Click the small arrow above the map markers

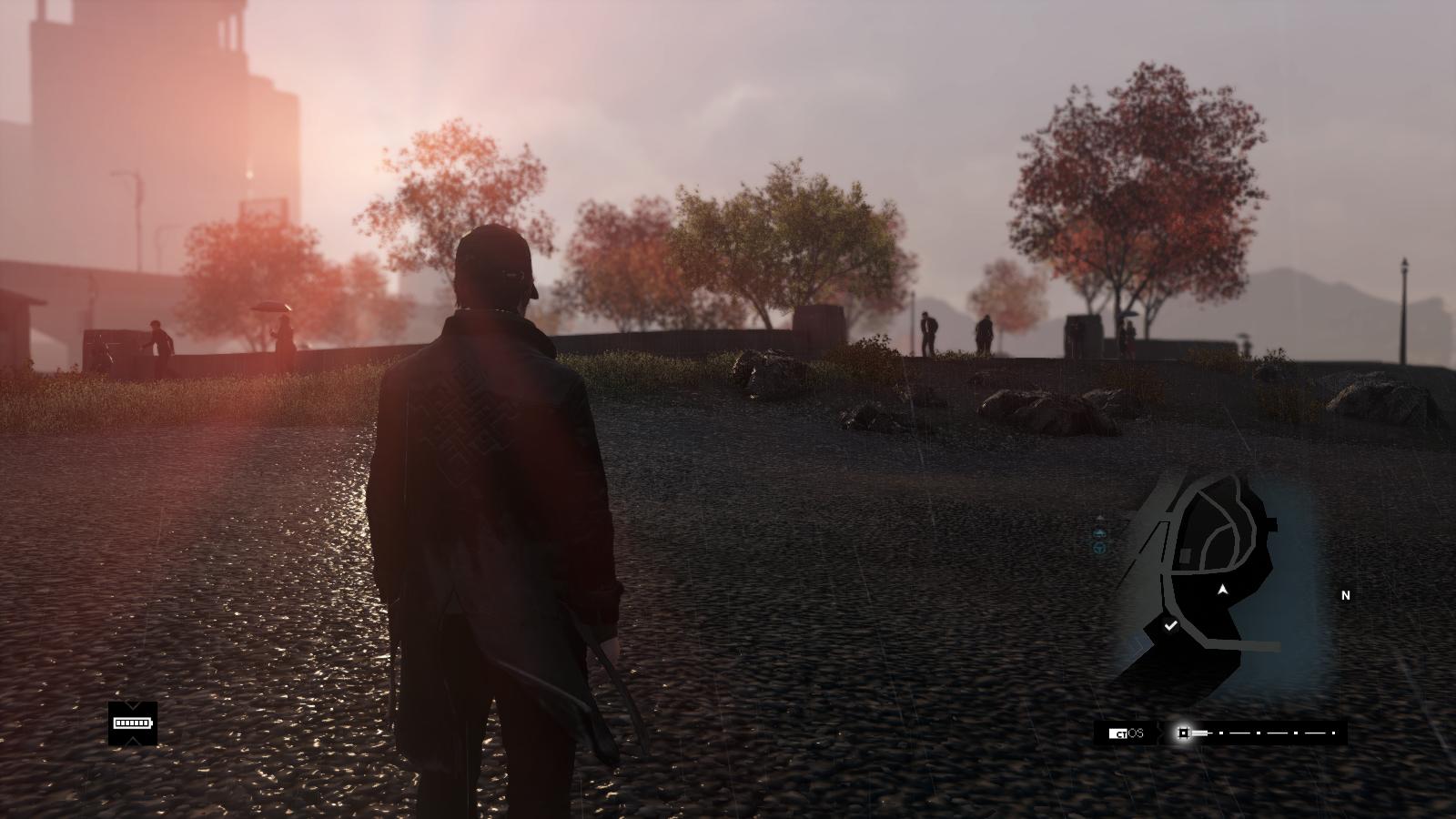tap(1099, 518)
